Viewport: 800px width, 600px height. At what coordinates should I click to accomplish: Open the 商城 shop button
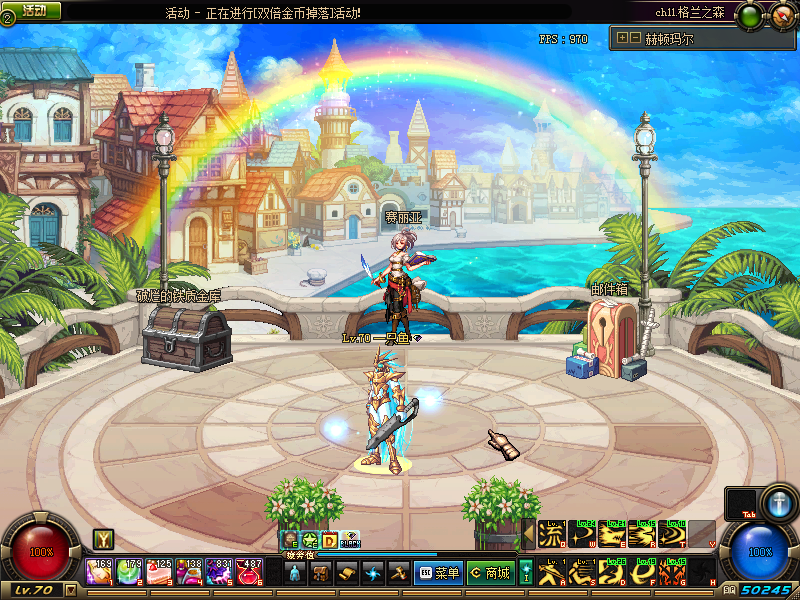490,573
